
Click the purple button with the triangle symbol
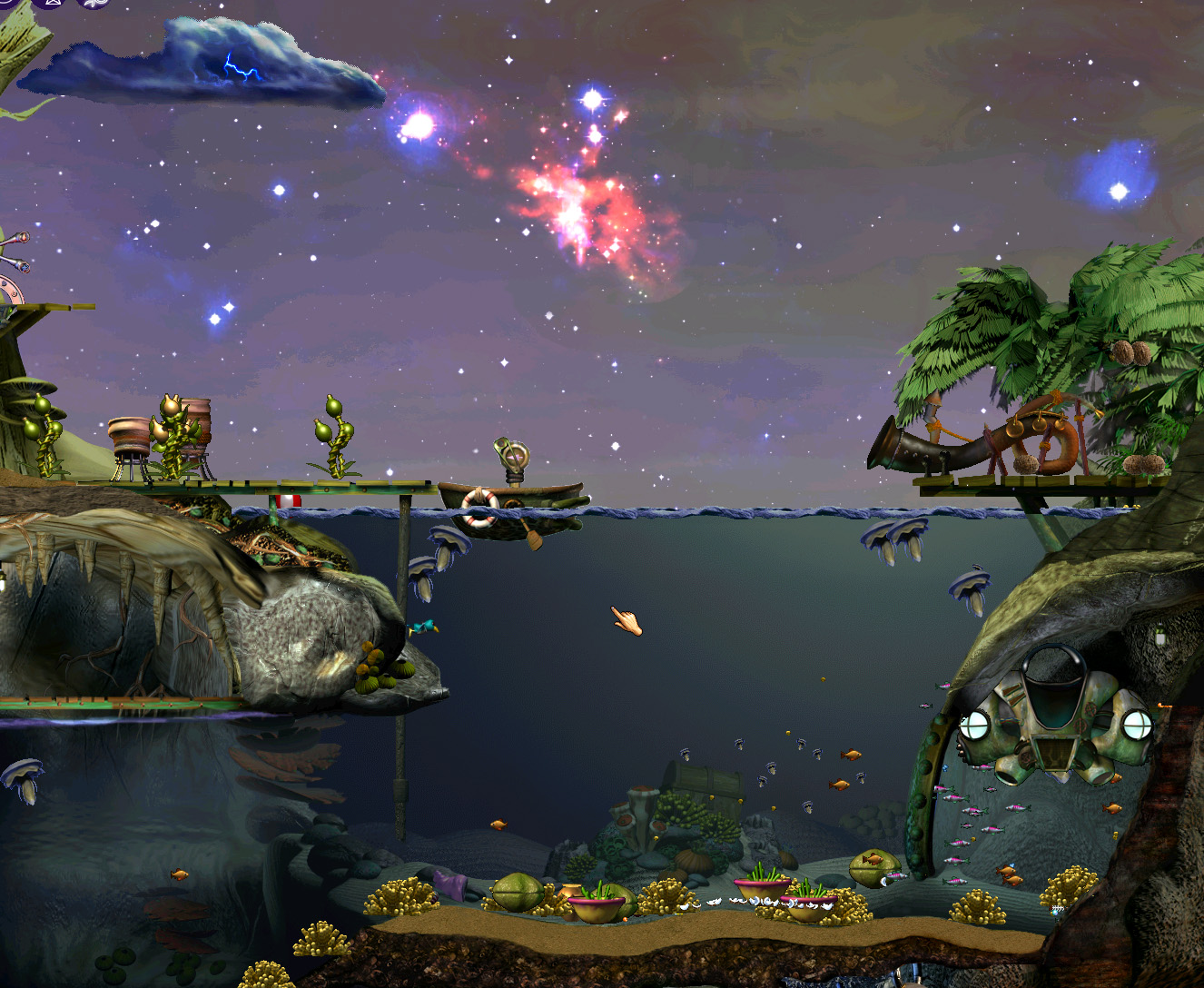[x=51, y=3]
